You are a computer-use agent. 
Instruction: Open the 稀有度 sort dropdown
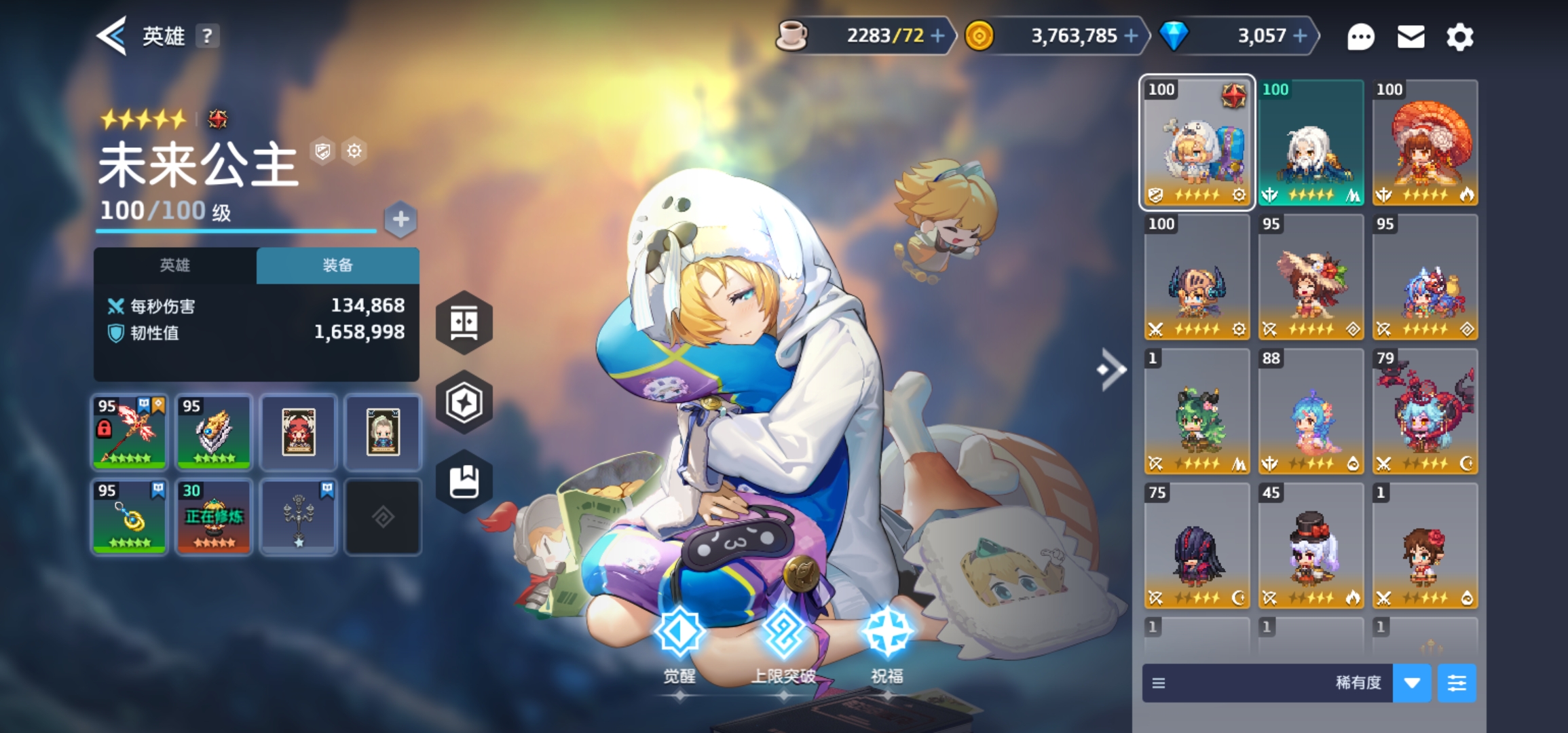pyautogui.click(x=1412, y=683)
